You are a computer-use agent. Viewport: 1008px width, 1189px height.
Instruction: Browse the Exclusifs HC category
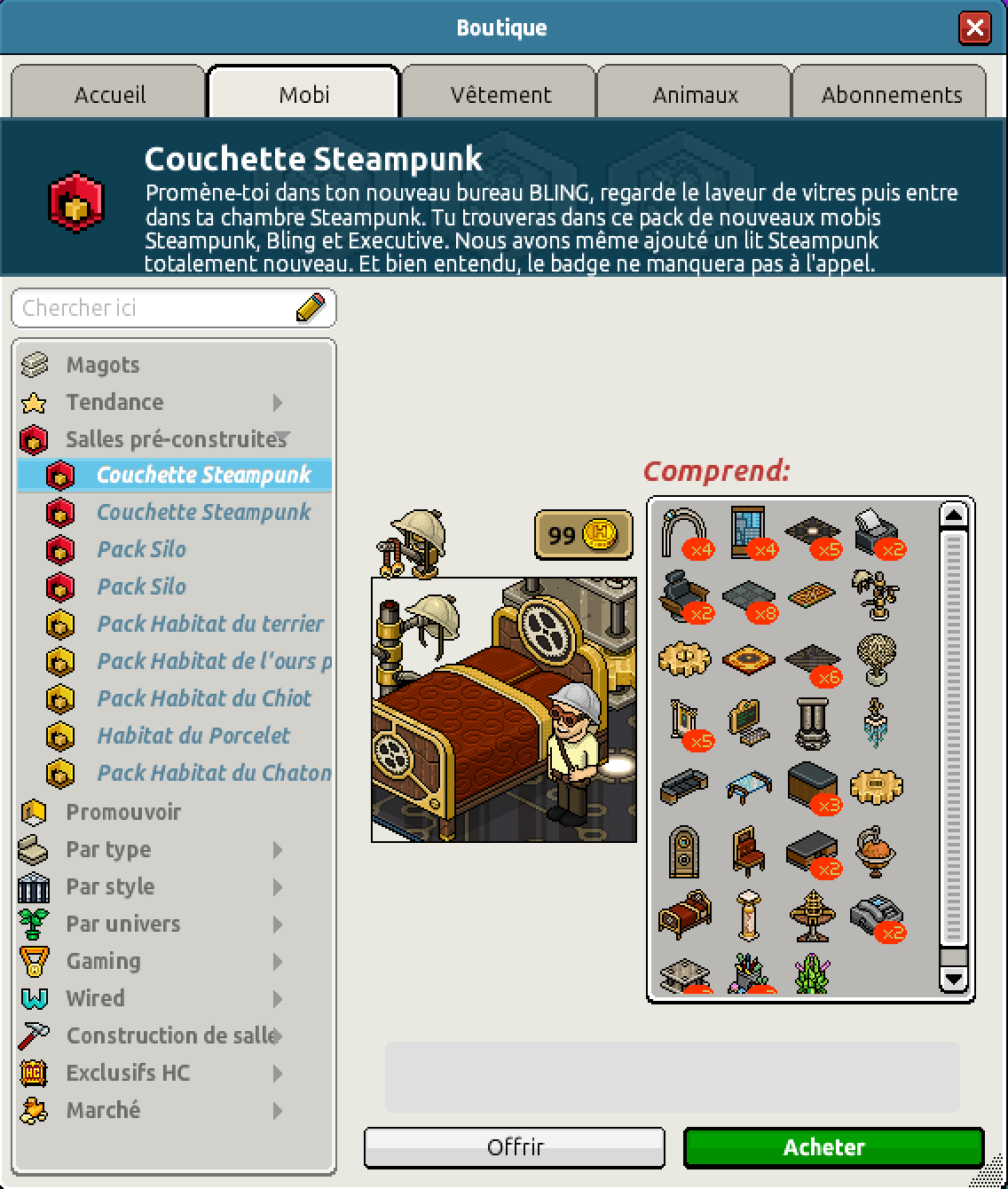tap(128, 1073)
